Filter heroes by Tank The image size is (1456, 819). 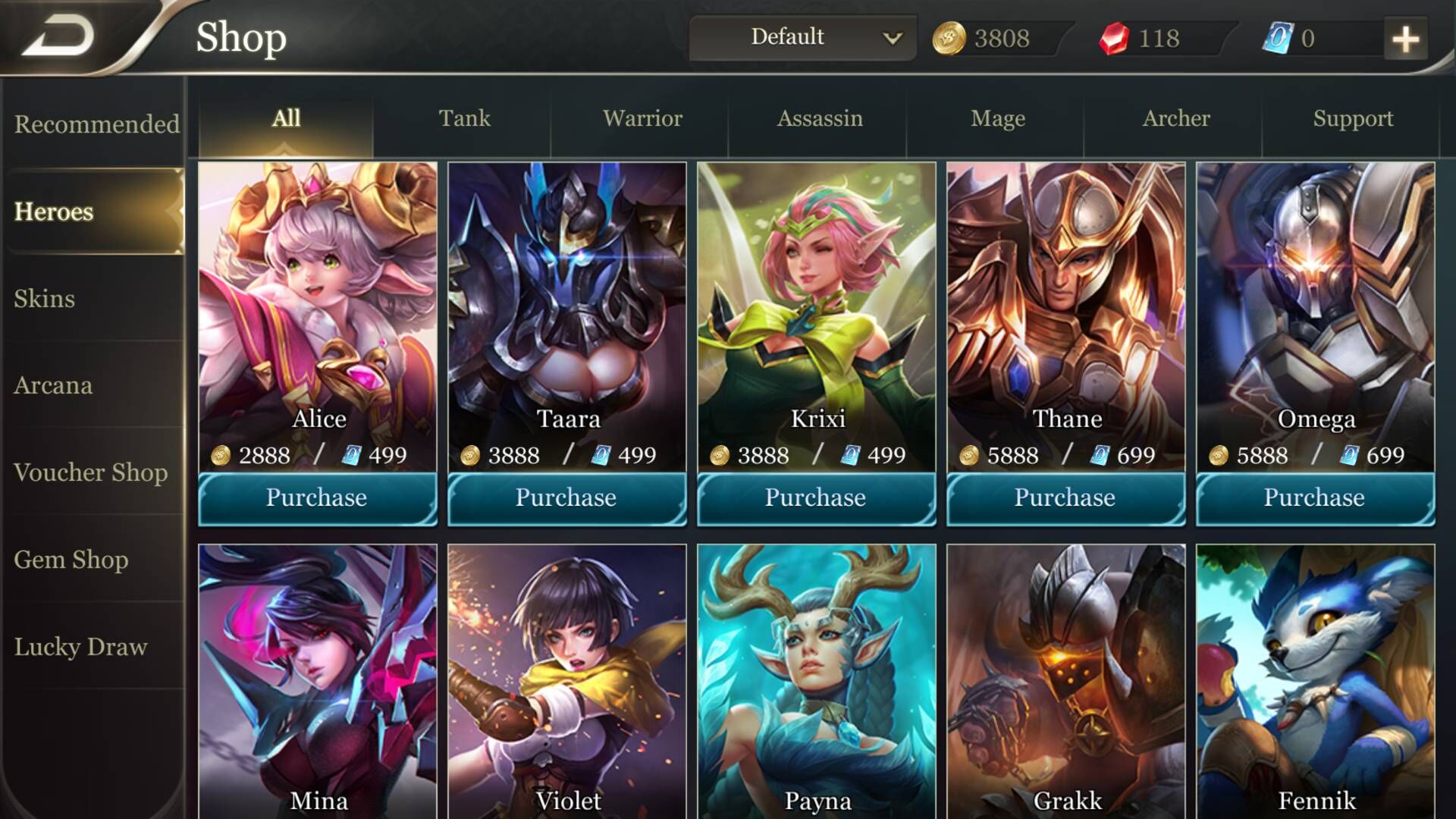[464, 118]
